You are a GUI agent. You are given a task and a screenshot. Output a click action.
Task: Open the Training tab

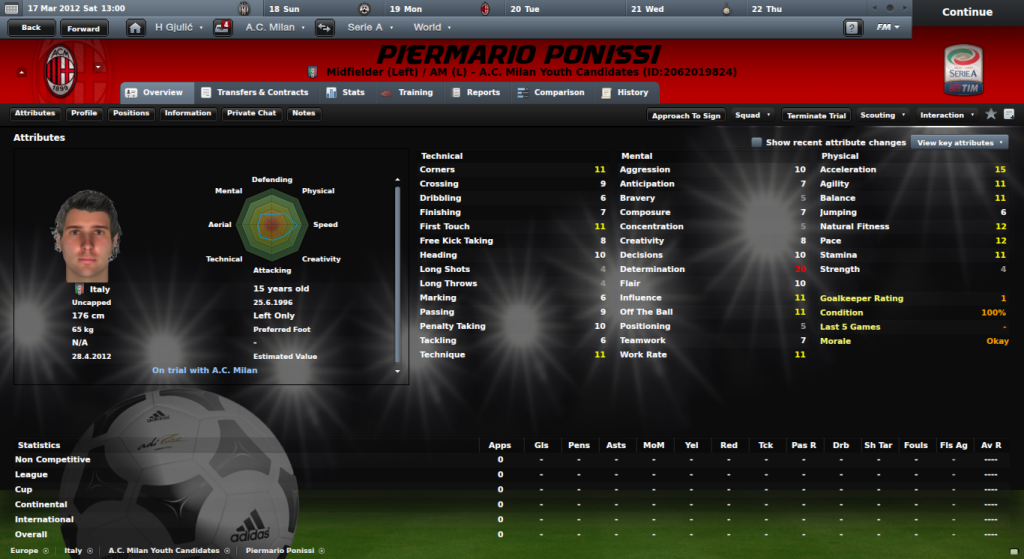click(408, 93)
